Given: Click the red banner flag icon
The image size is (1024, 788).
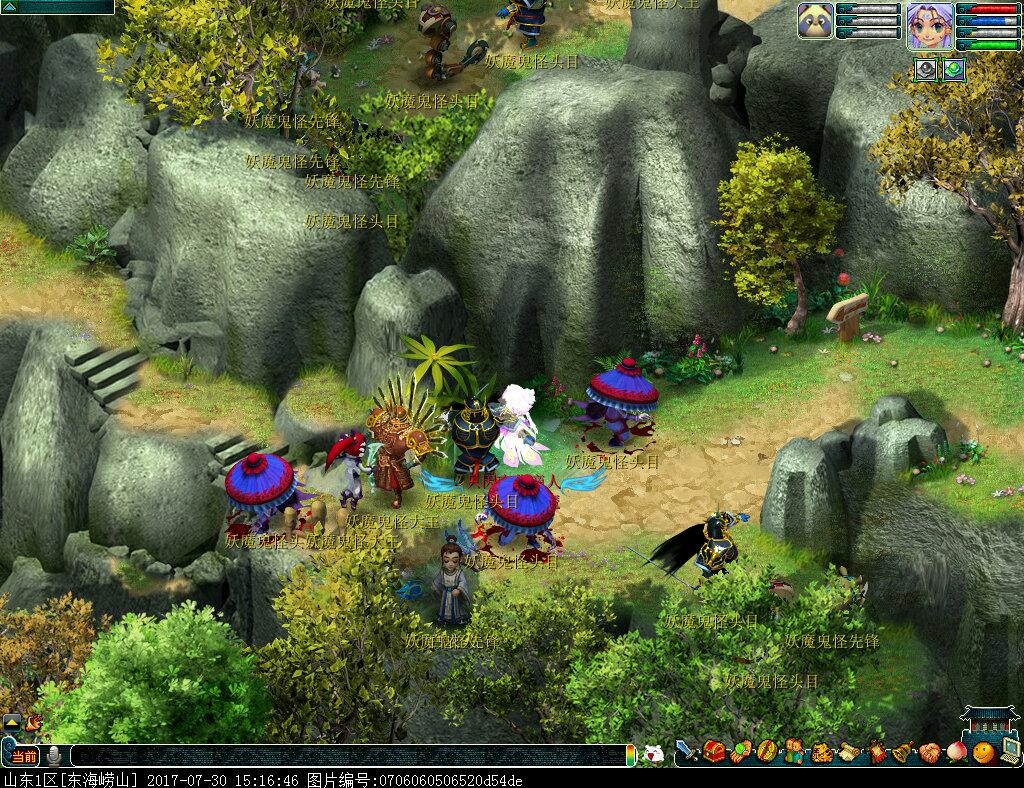Looking at the screenshot, I should [x=877, y=752].
